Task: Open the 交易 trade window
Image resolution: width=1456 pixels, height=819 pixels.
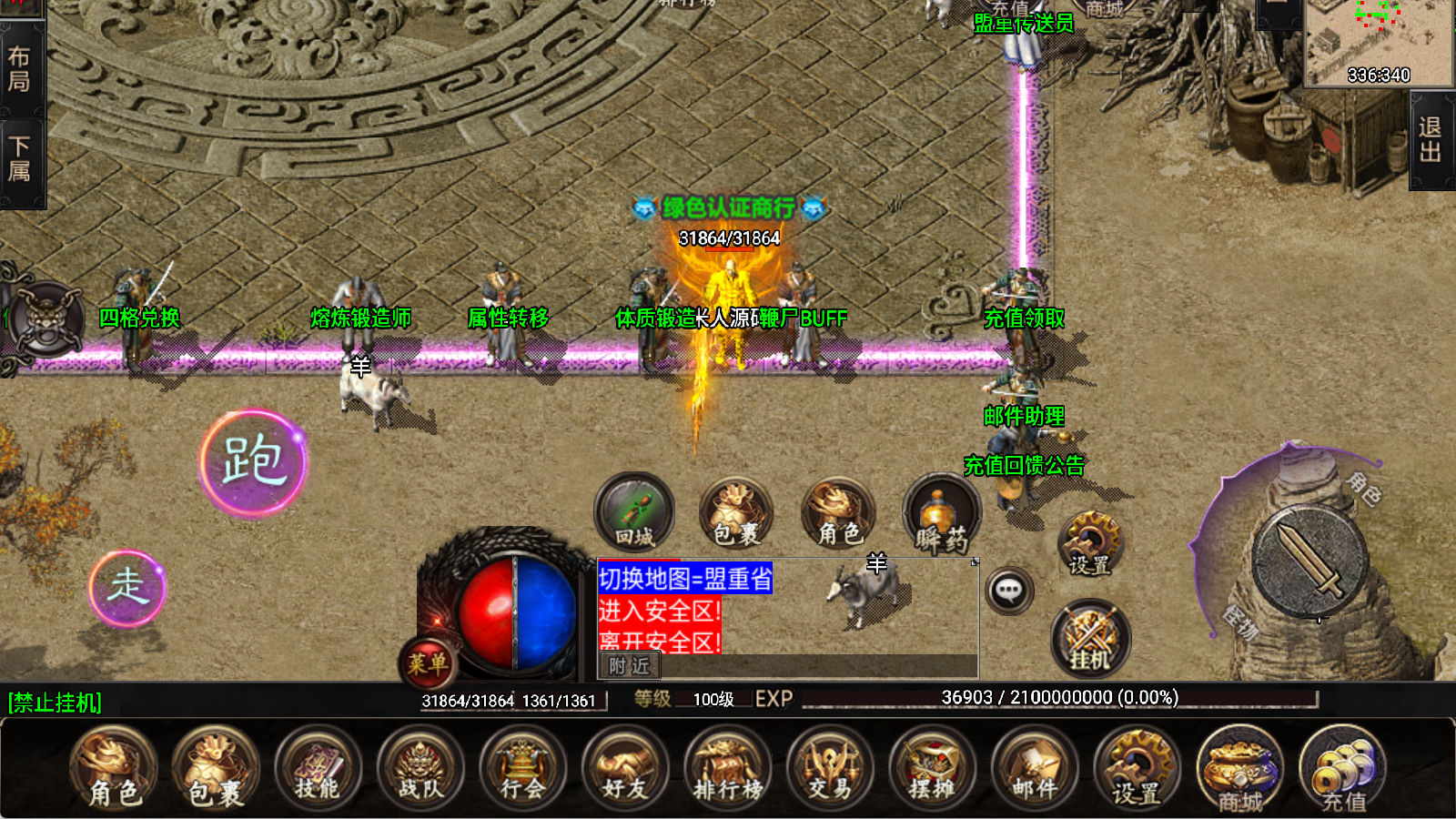Action: coord(830,769)
